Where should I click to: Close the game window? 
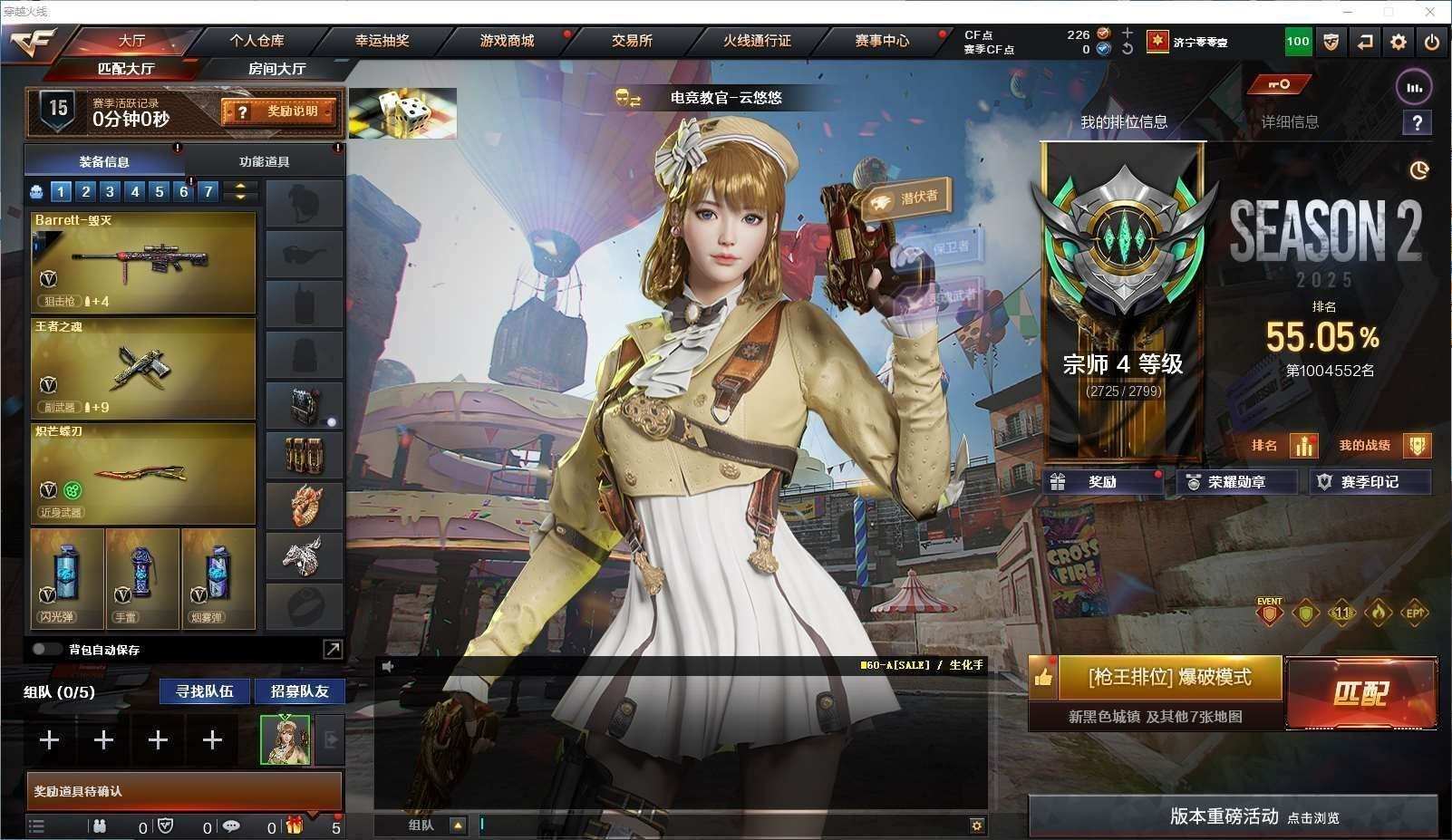pyautogui.click(x=1431, y=12)
